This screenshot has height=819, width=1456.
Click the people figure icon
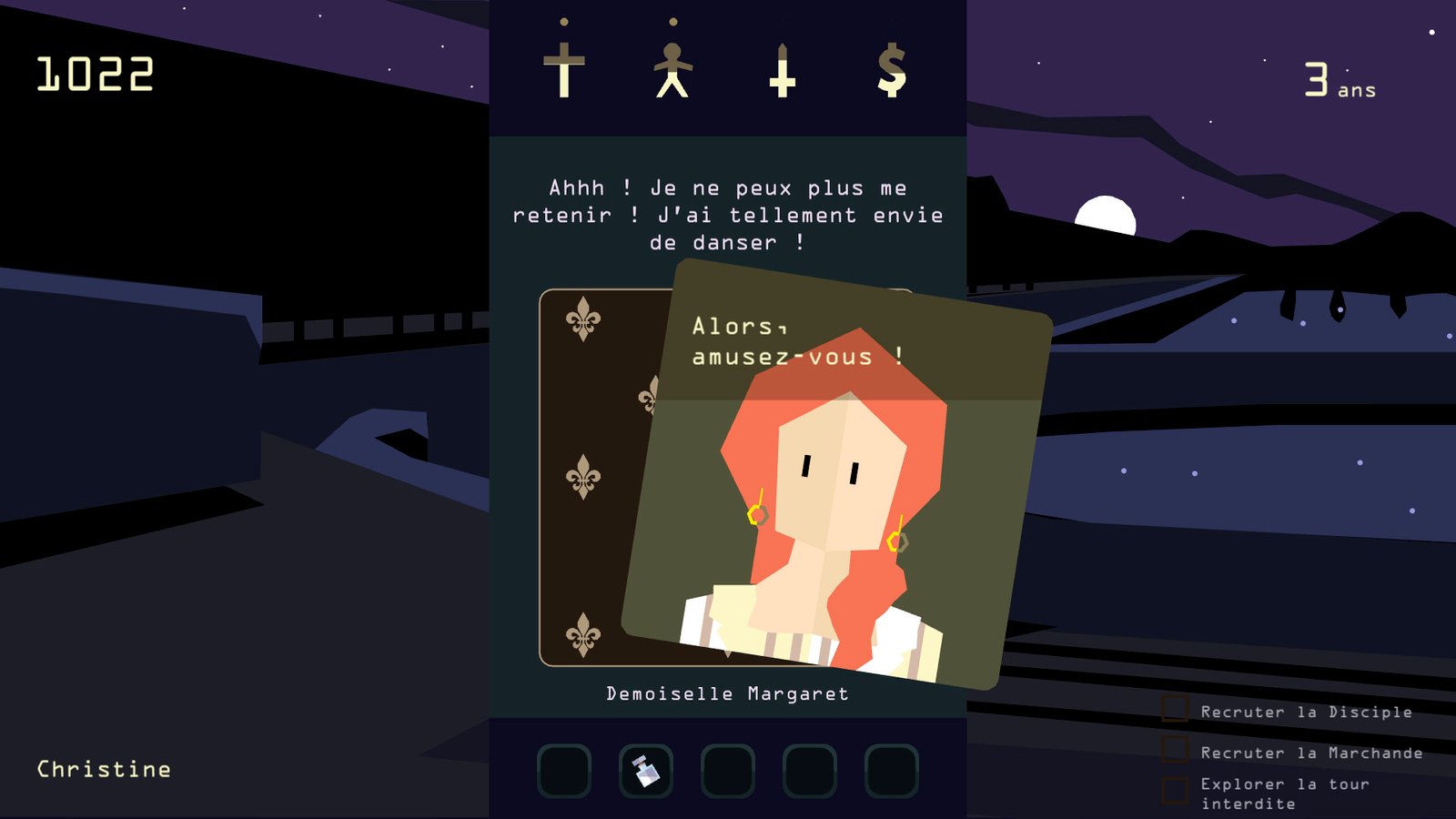tap(672, 70)
